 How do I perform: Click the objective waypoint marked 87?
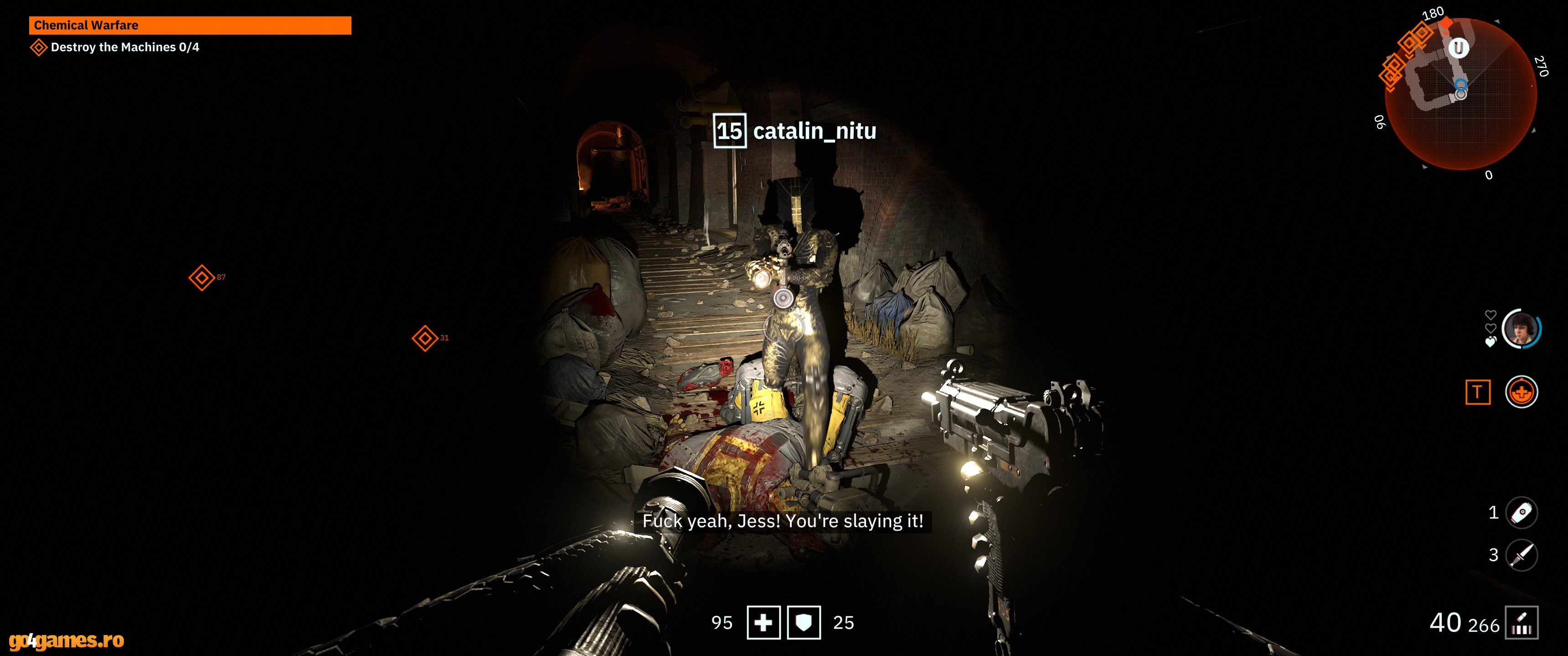pos(201,278)
